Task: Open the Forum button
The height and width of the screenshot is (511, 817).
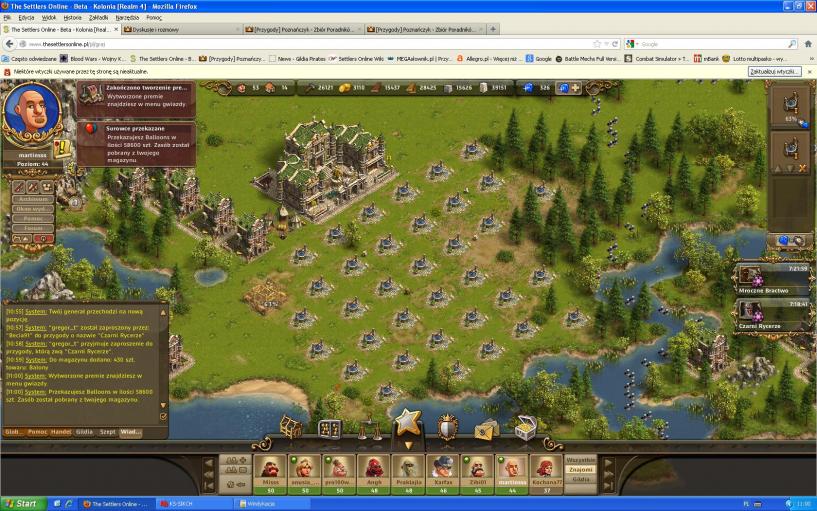Action: click(33, 228)
